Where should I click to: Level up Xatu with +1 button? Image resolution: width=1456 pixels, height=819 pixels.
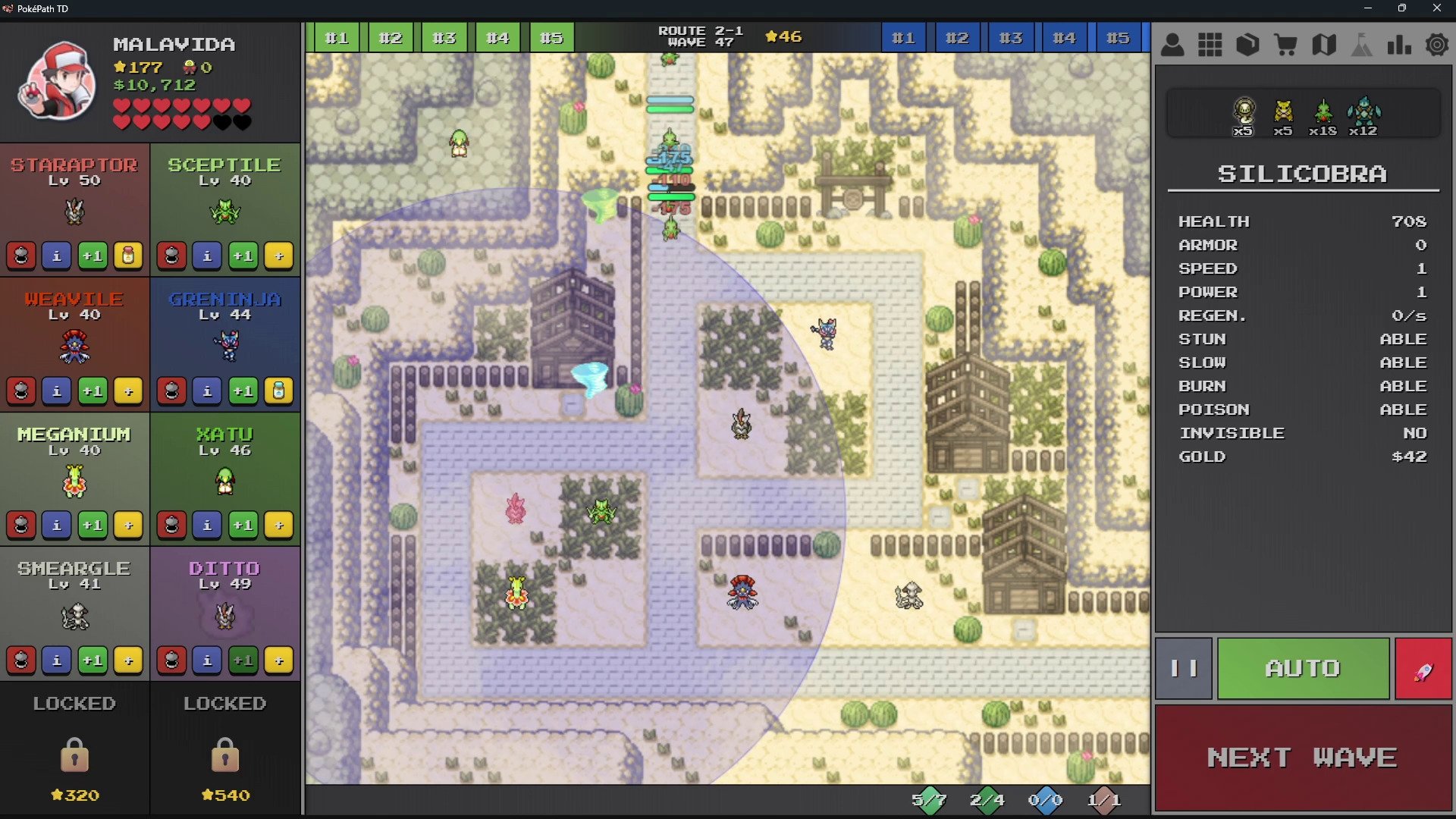click(243, 525)
